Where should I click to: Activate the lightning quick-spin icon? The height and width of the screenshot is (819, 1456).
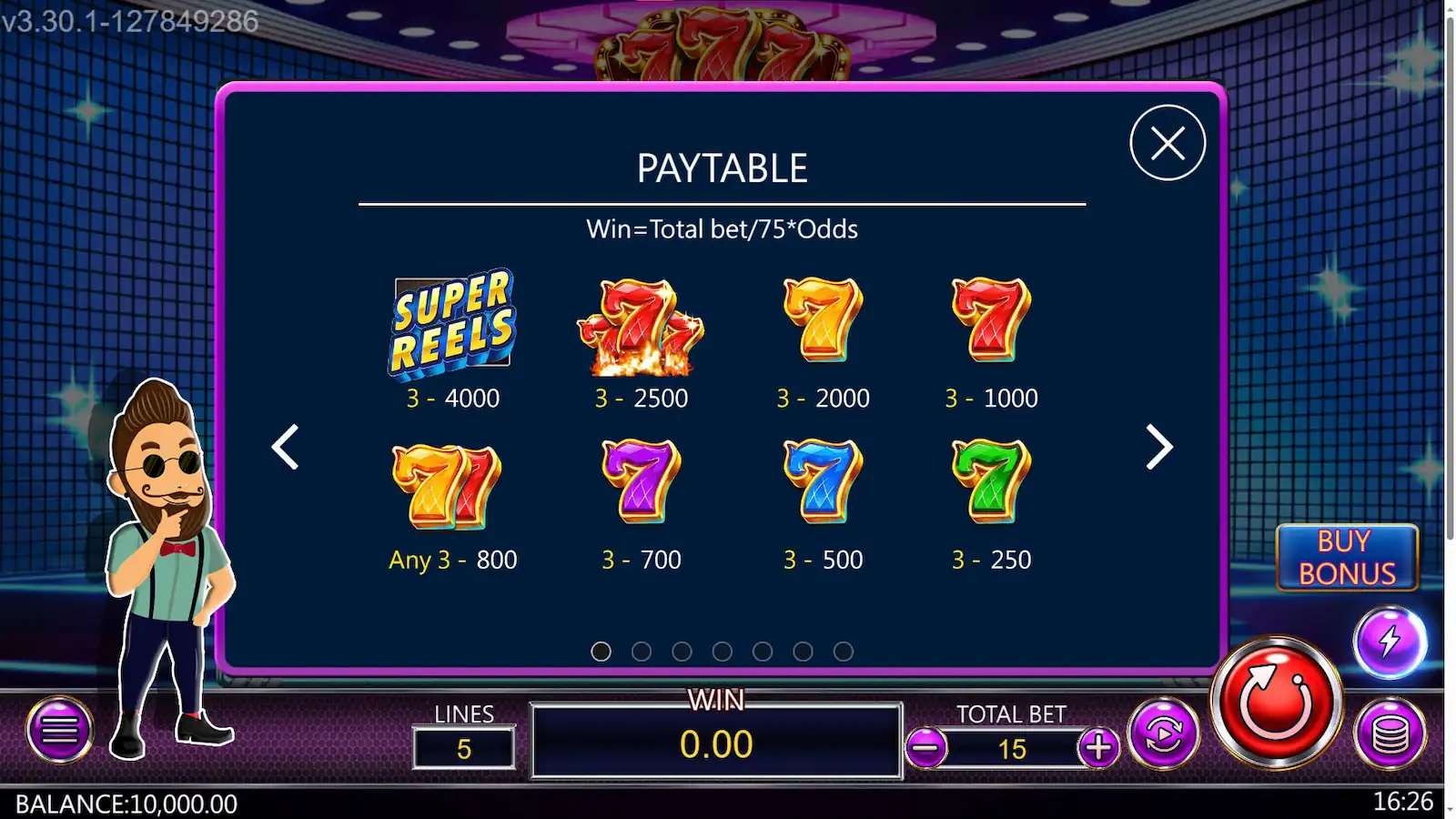click(x=1386, y=642)
